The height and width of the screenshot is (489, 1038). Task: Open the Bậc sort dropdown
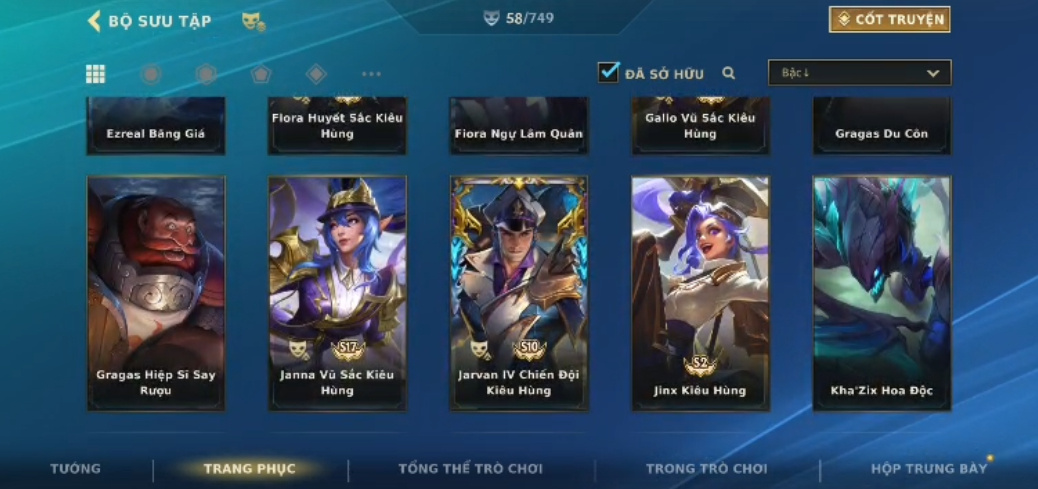point(859,73)
